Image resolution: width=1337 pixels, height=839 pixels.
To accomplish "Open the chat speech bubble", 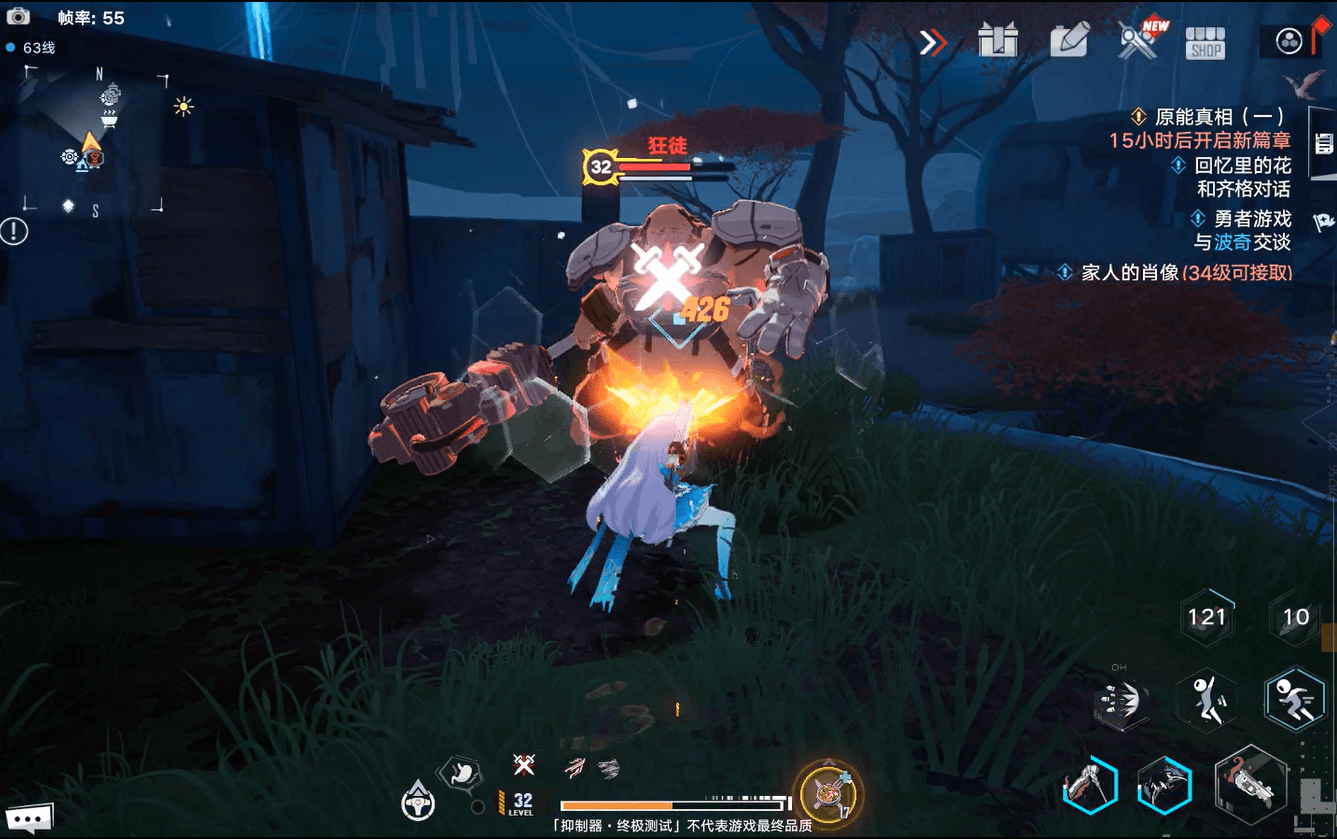I will 26,820.
